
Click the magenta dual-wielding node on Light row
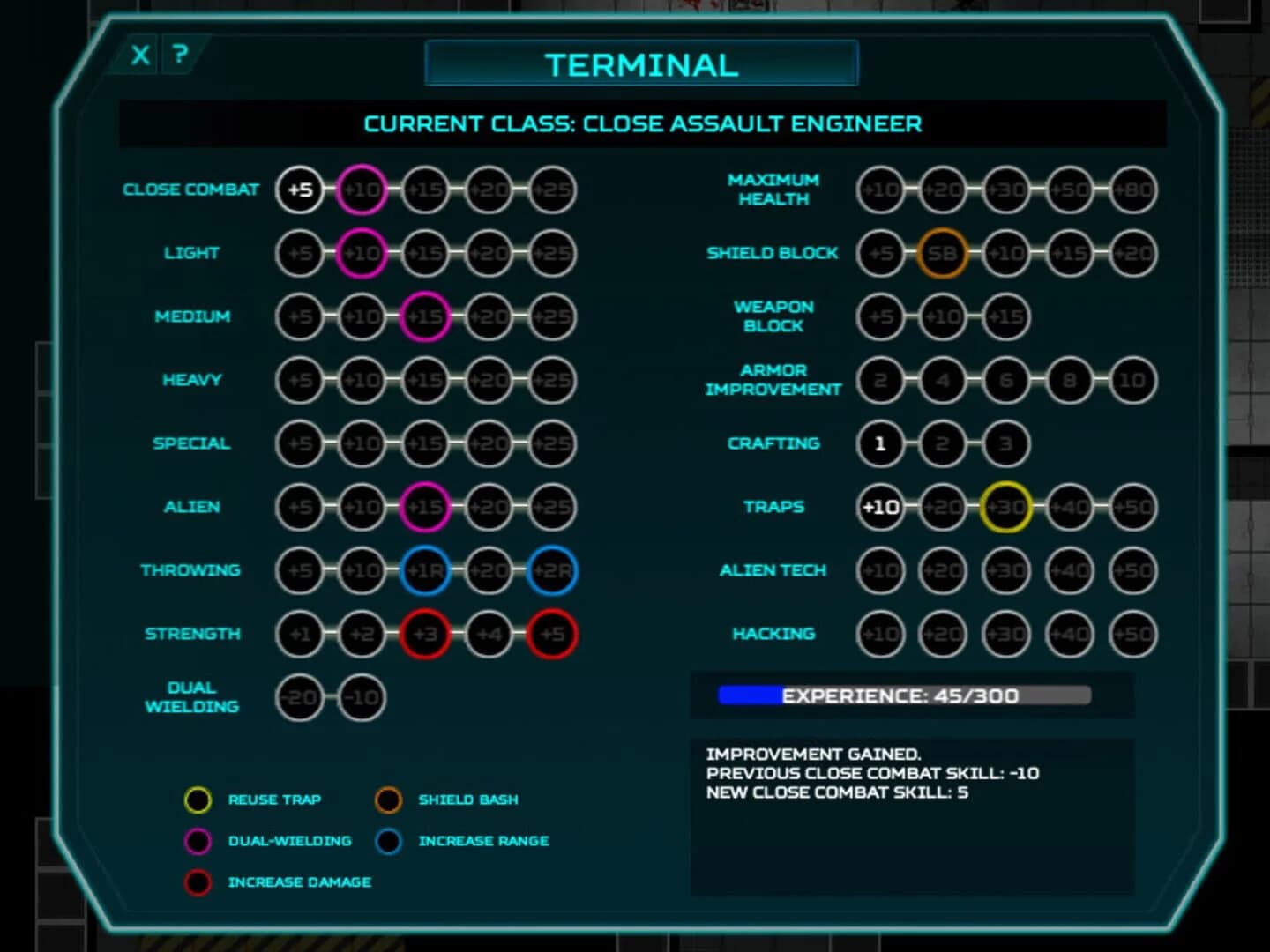tap(361, 253)
